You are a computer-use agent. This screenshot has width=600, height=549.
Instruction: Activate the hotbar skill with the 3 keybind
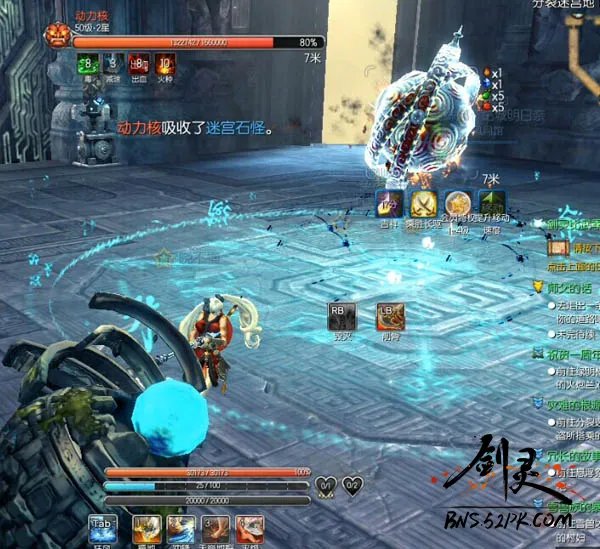pos(216,530)
